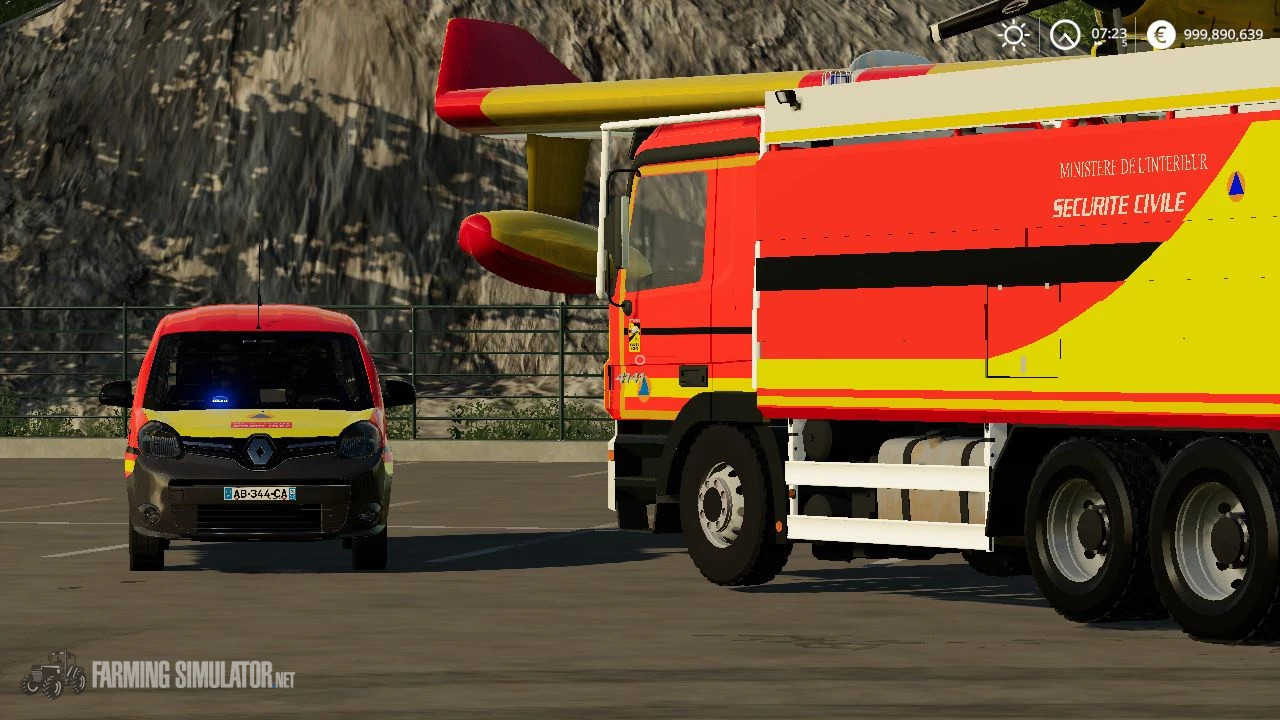
Task: Click the money balance 999,890,639
Action: pos(1225,36)
